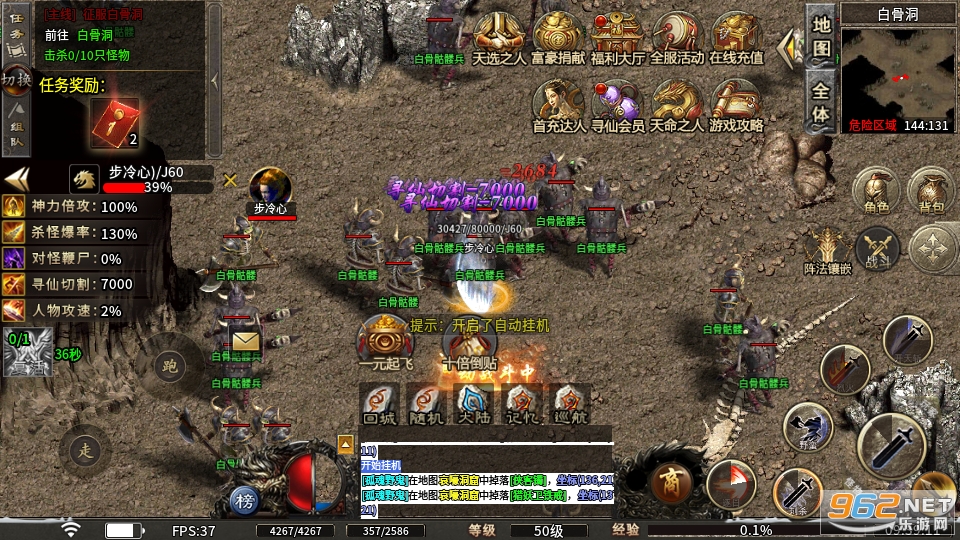Open the 游戏攻略 game guide icon
Screen dimensions: 960x540
point(736,103)
